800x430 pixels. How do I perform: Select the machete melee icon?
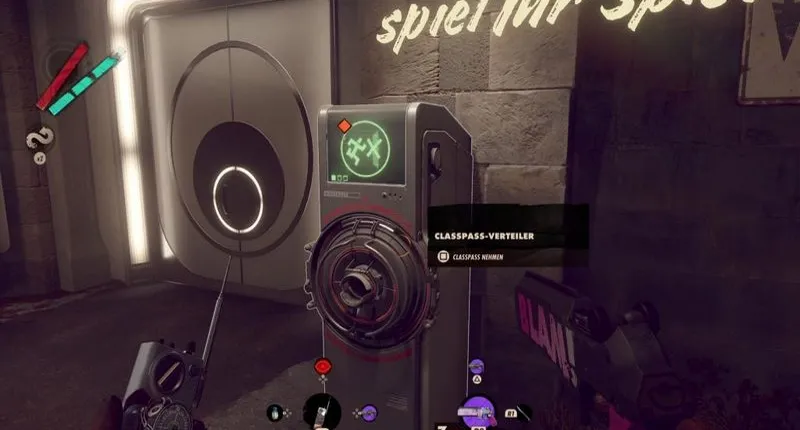(526, 410)
